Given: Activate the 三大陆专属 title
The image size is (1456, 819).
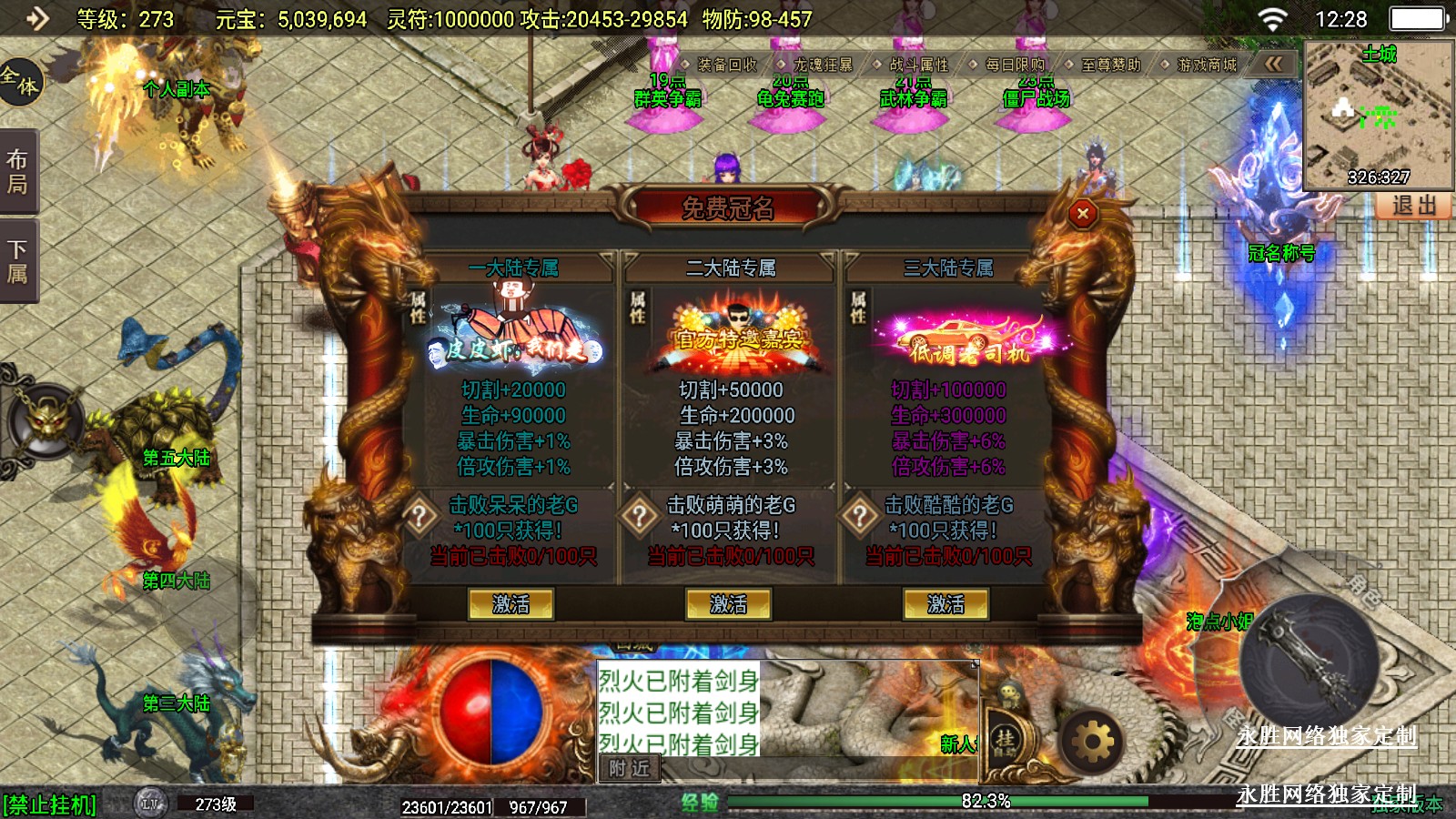Looking at the screenshot, I should 945,604.
